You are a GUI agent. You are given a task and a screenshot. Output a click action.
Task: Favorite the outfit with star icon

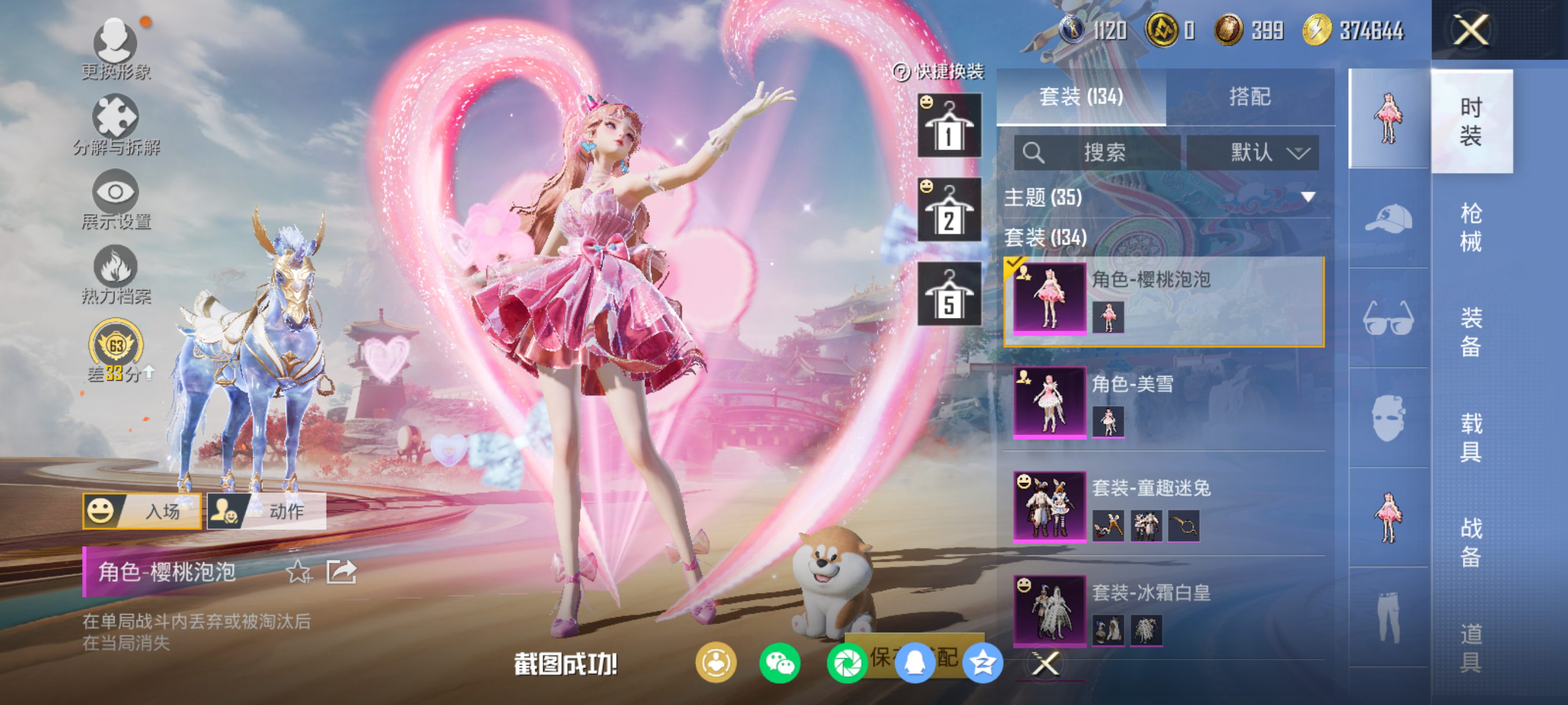pos(298,572)
